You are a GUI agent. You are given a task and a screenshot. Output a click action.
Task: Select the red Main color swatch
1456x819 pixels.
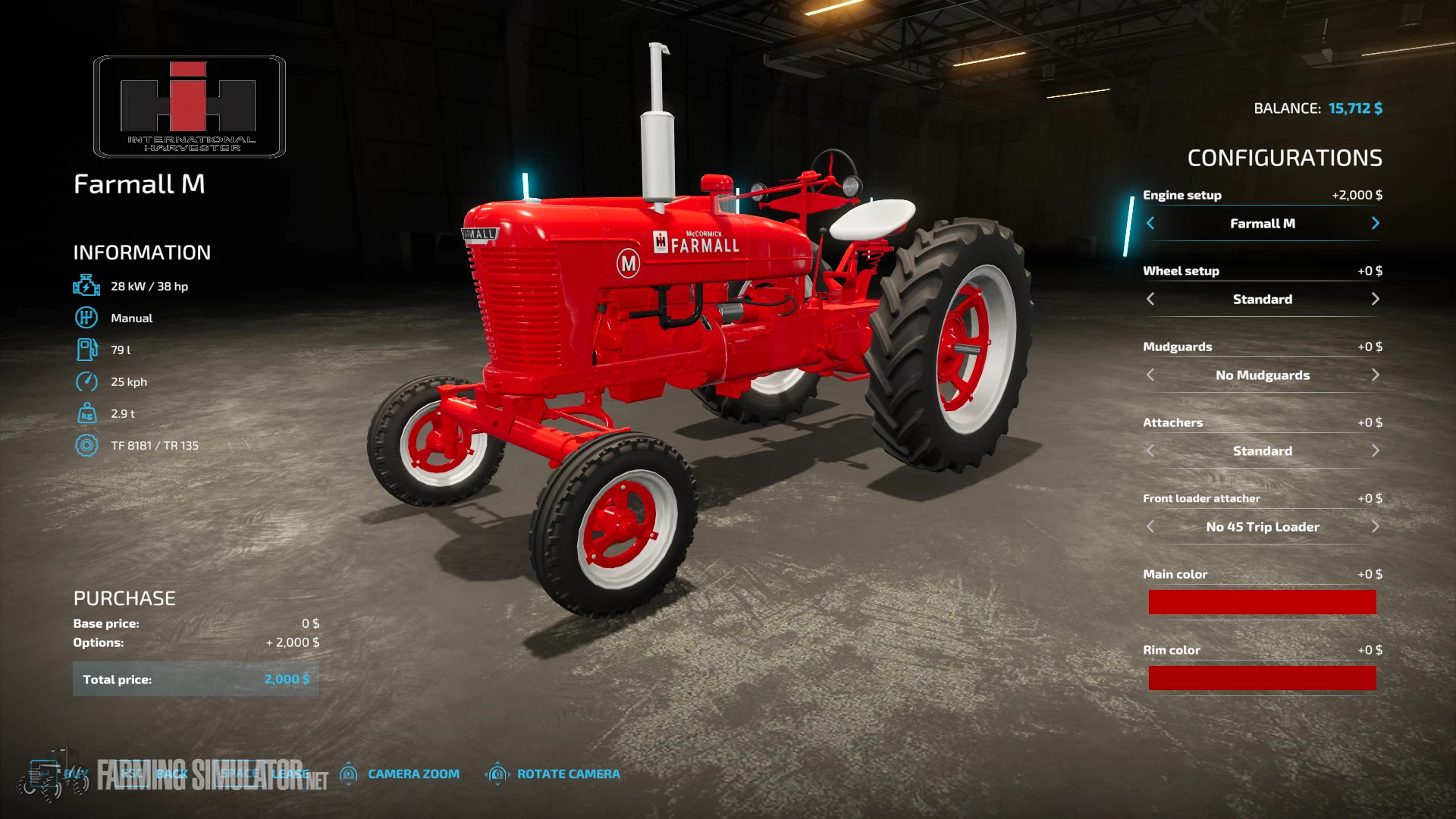[x=1262, y=601]
